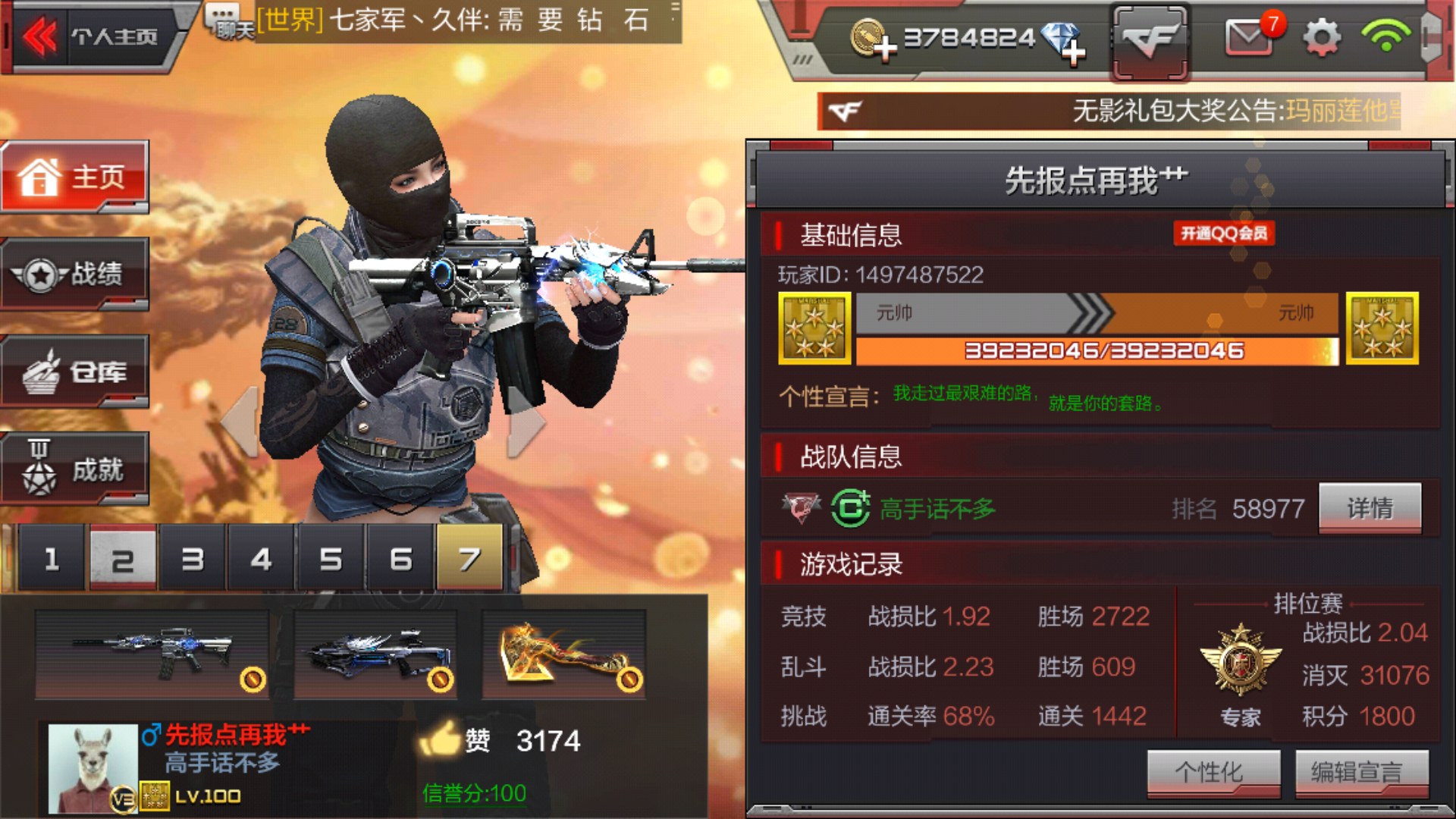Open clan details with 详情 button
This screenshot has width=1456, height=819.
coord(1371,507)
